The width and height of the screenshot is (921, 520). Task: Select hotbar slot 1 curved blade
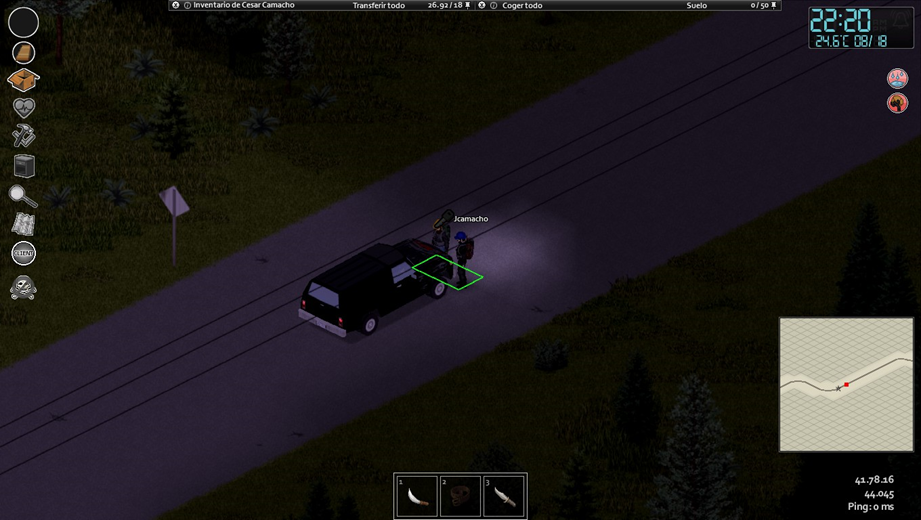pos(417,497)
